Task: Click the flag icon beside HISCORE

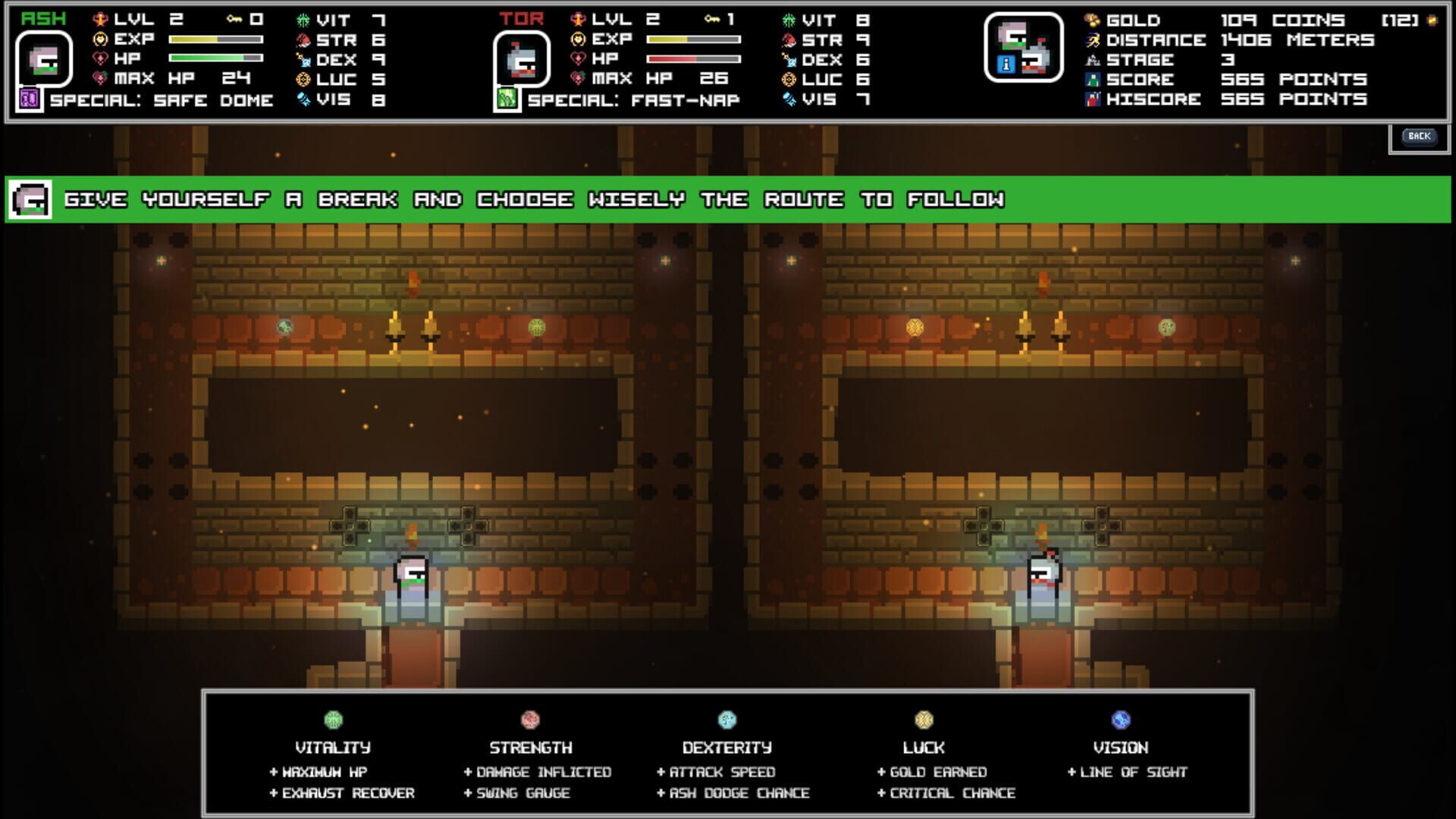Action: click(x=1093, y=99)
